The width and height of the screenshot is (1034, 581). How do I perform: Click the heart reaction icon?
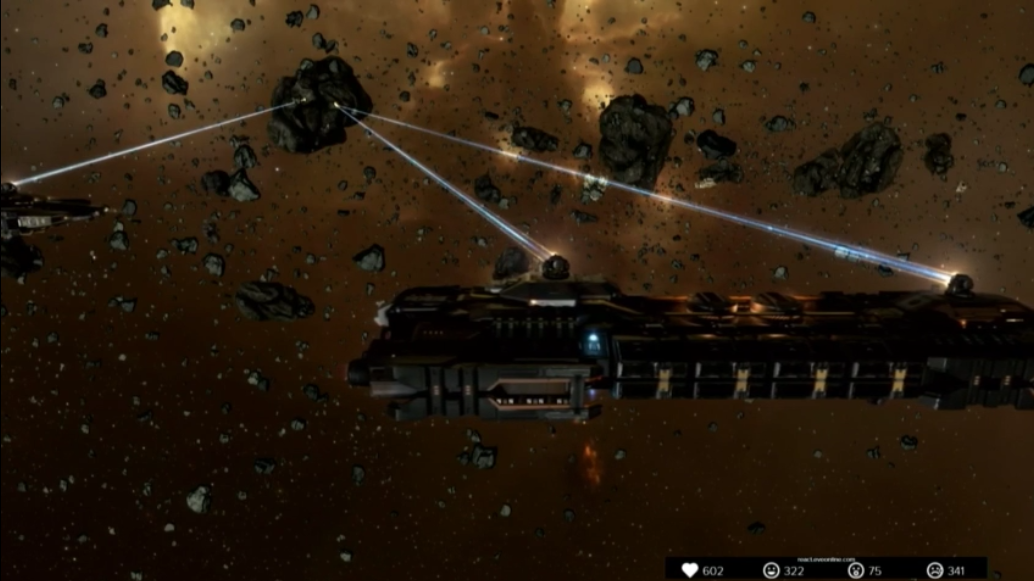point(690,570)
